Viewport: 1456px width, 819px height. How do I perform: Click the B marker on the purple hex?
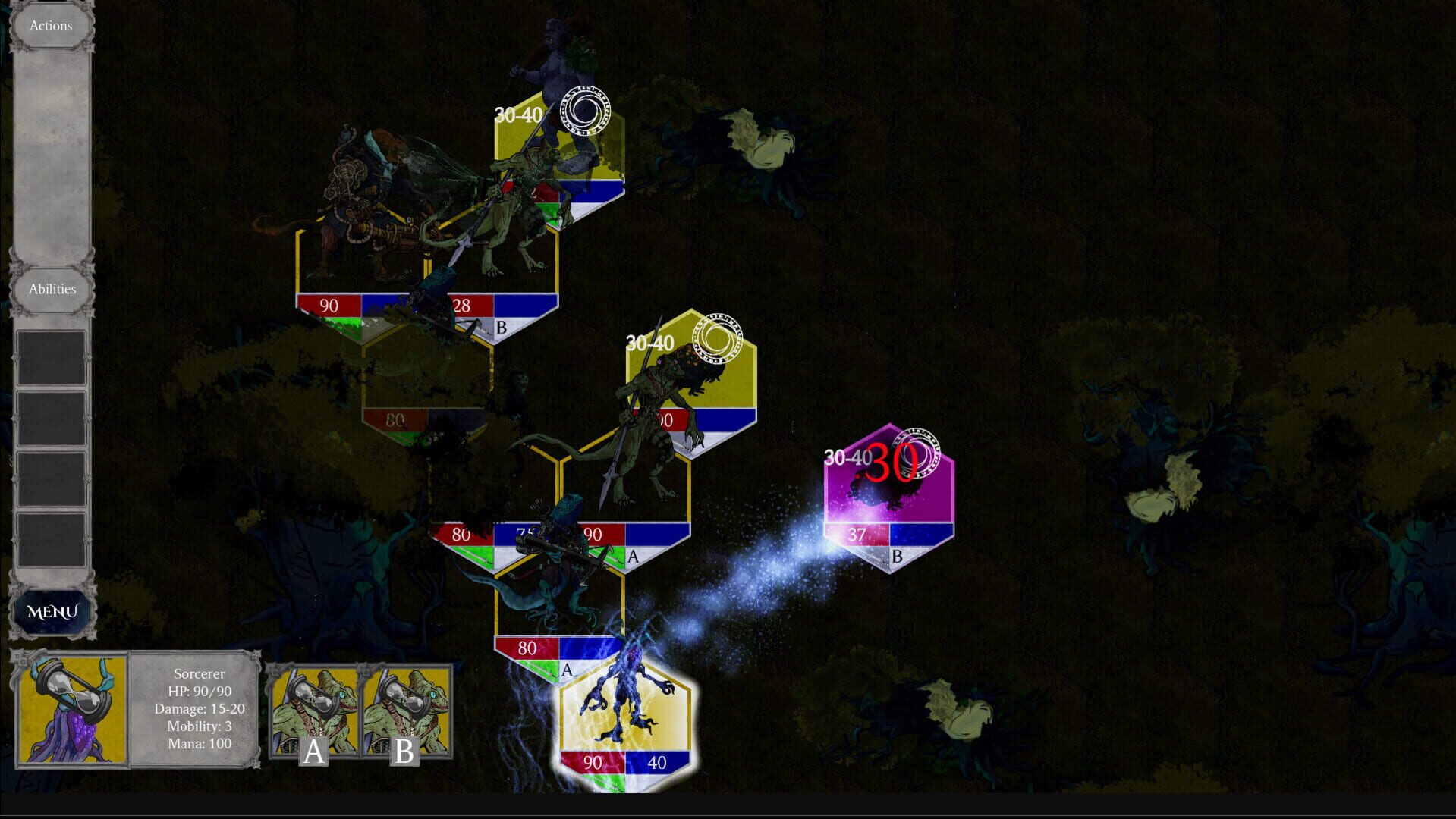click(895, 557)
